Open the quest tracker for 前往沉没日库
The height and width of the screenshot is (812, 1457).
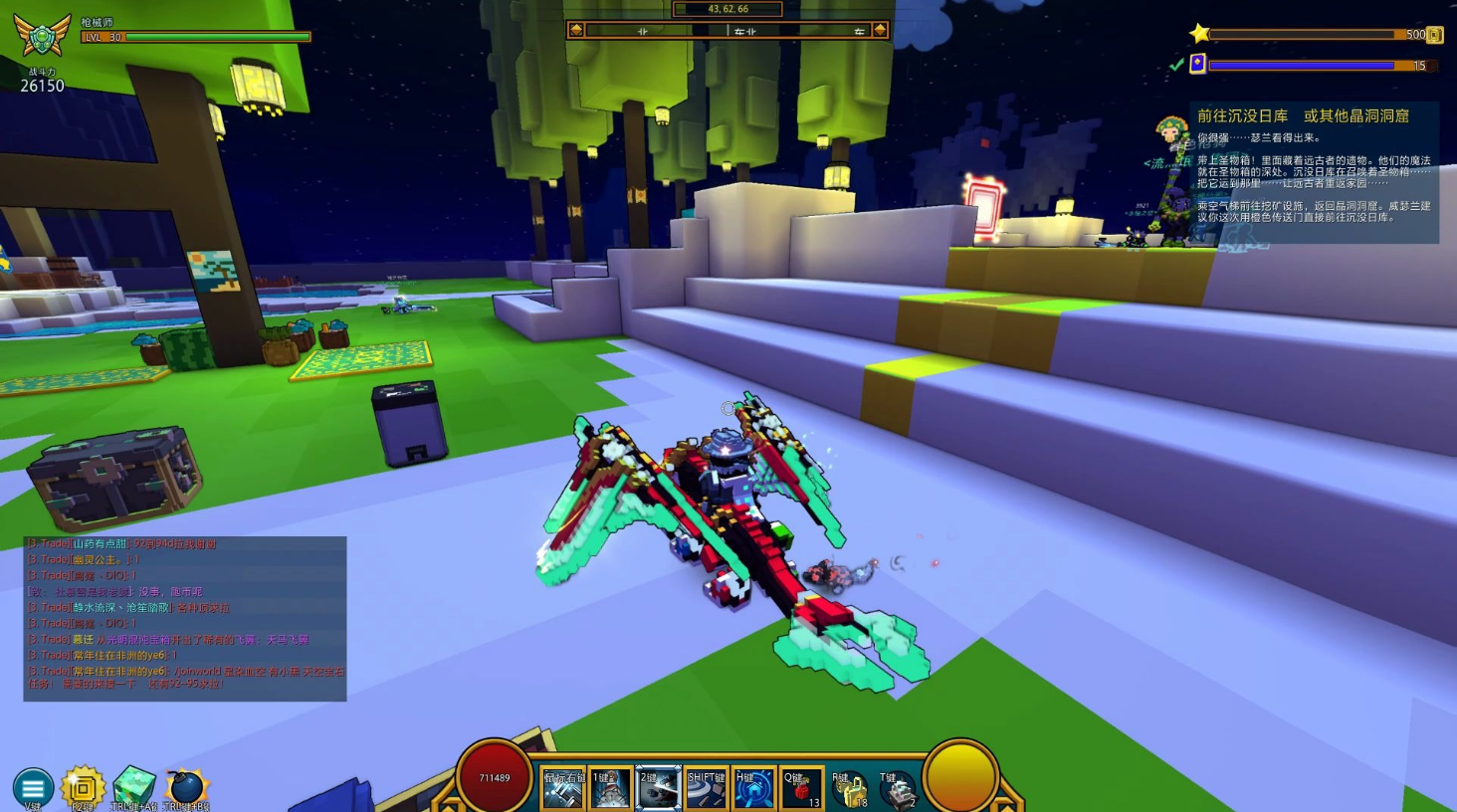click(x=1302, y=116)
